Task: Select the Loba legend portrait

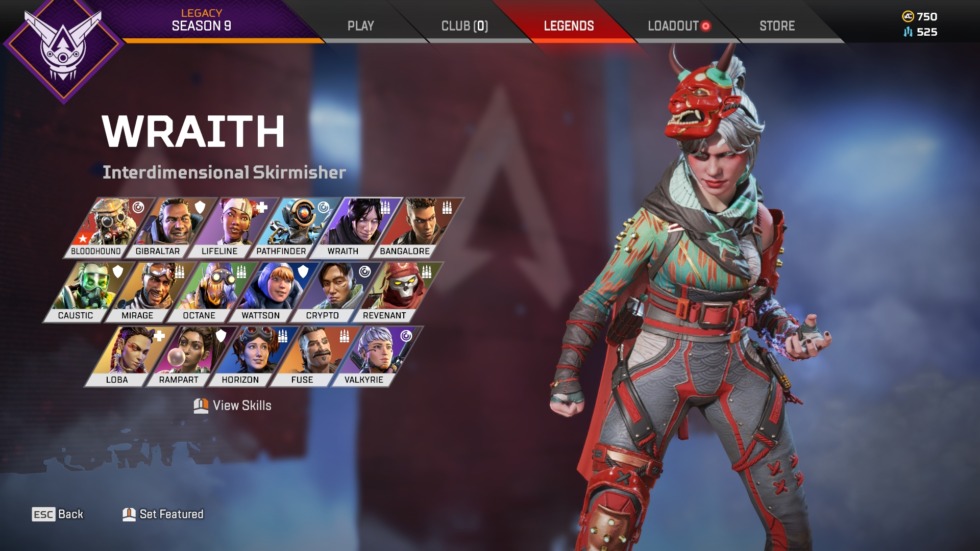Action: (x=117, y=356)
